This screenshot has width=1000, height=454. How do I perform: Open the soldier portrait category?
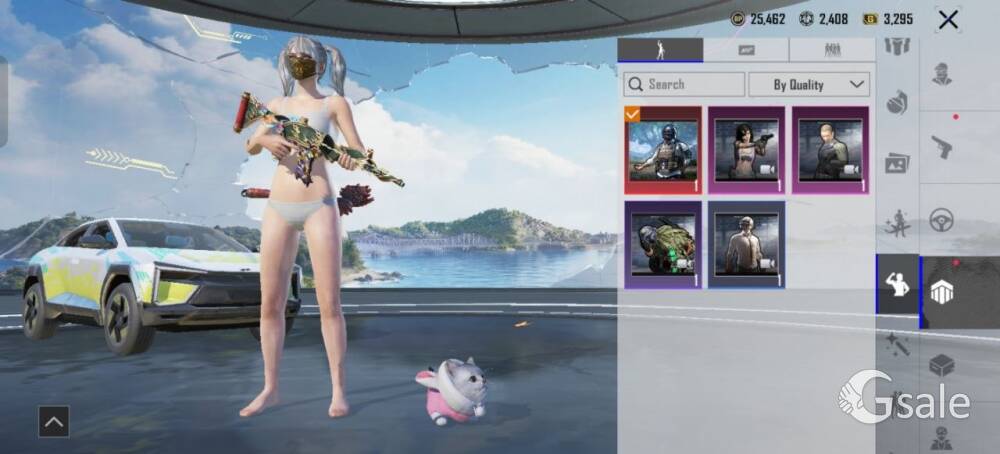[941, 74]
